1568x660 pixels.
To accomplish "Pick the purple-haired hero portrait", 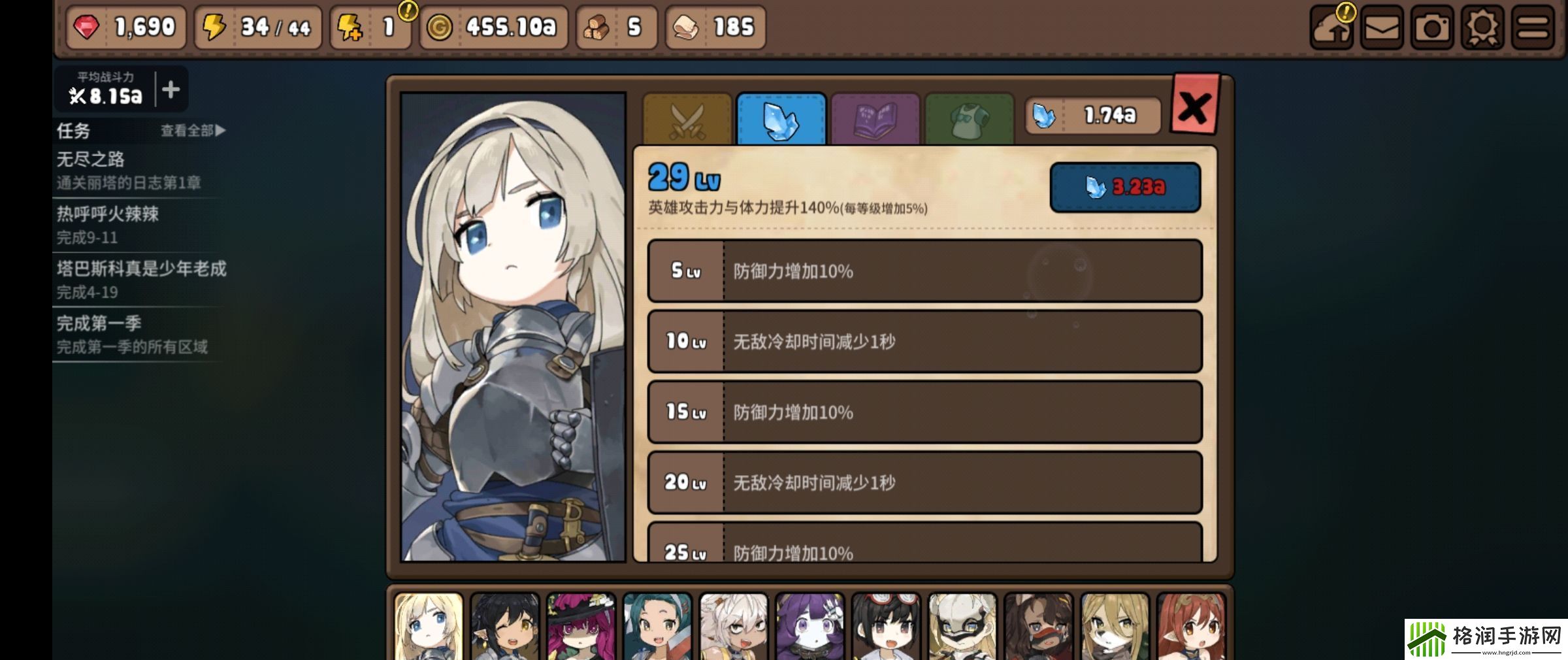I will point(809,627).
